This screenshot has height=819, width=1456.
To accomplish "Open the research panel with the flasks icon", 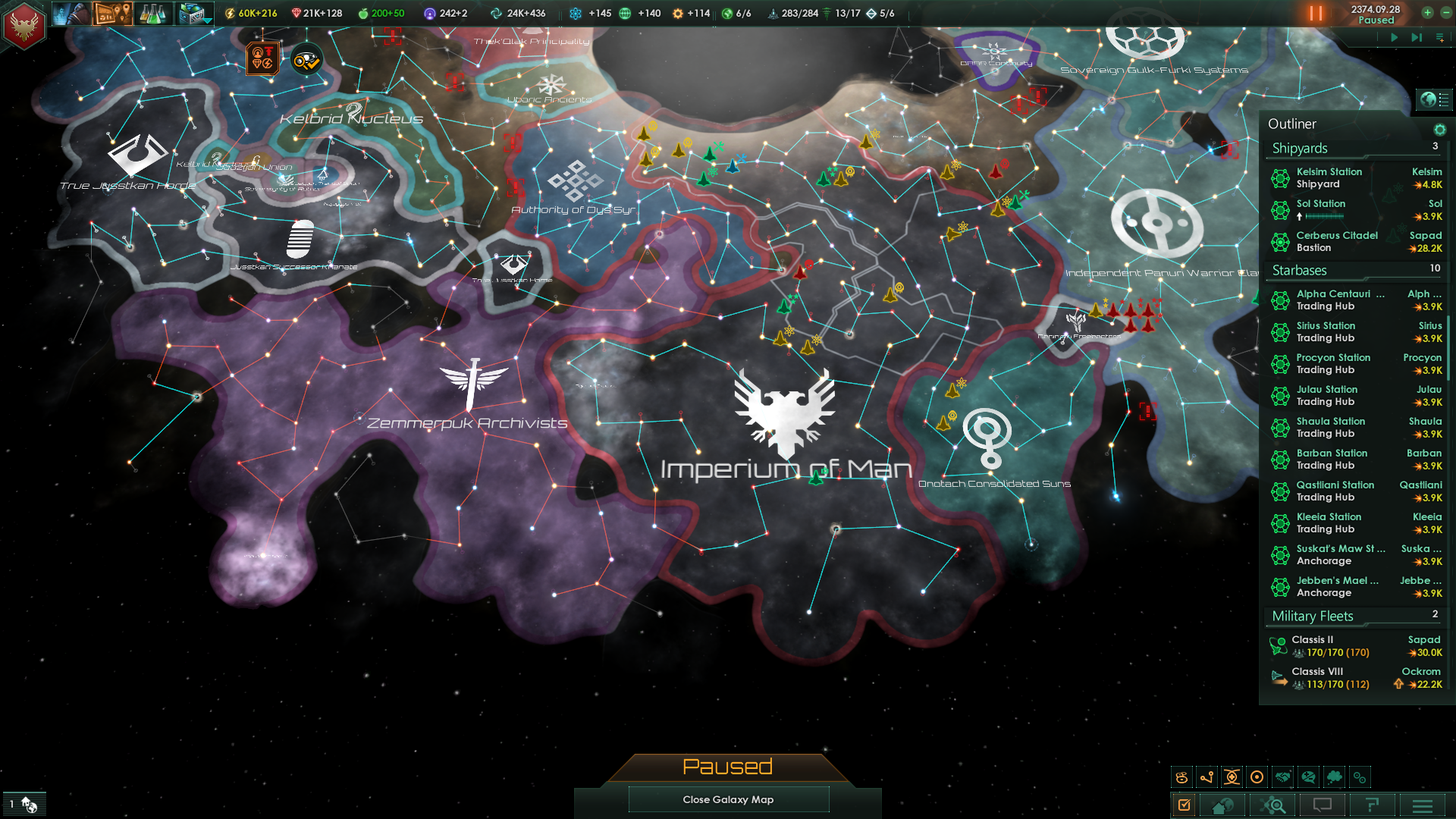I will point(152,14).
